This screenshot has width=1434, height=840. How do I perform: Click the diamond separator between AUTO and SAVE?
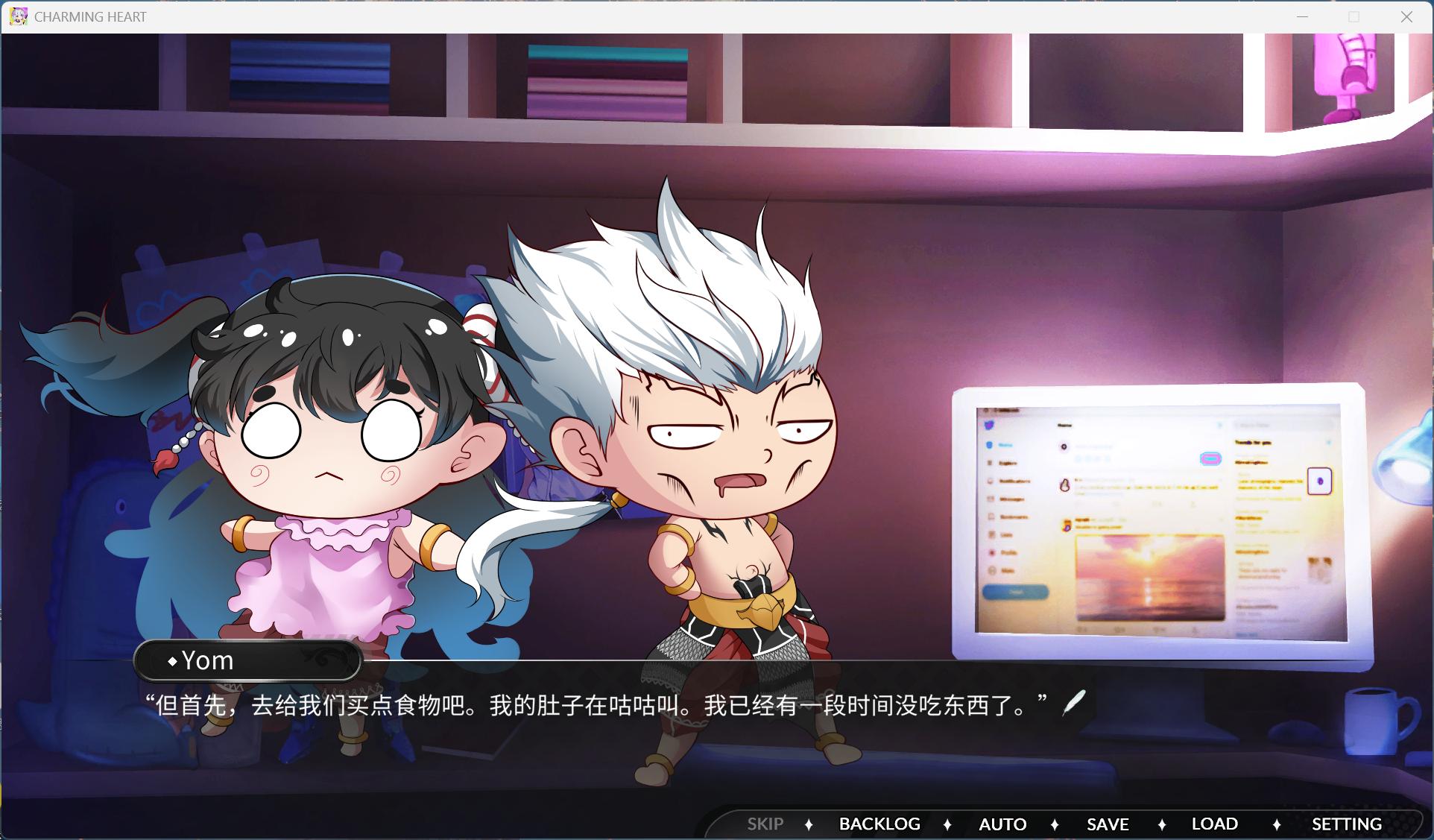pos(1055,824)
